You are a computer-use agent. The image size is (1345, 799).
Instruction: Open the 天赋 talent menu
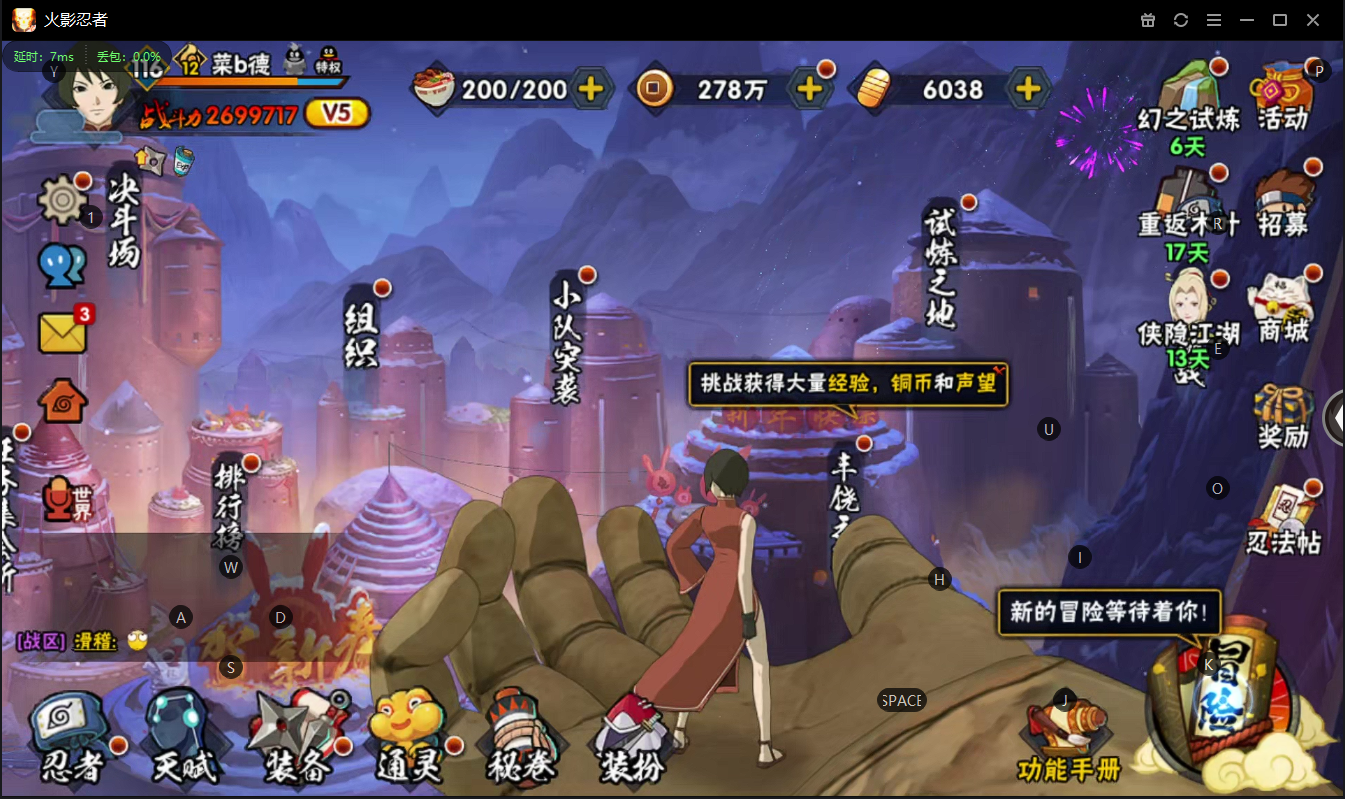pyautogui.click(x=184, y=739)
